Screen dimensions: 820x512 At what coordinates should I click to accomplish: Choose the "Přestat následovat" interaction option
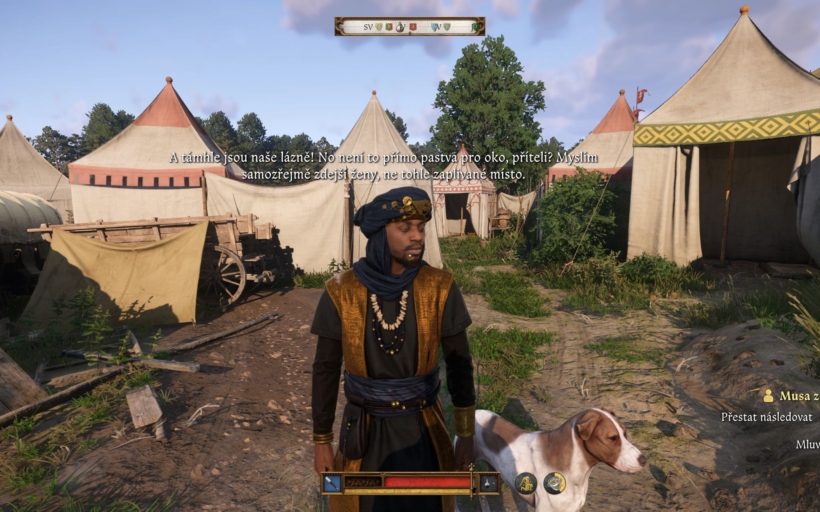[769, 417]
